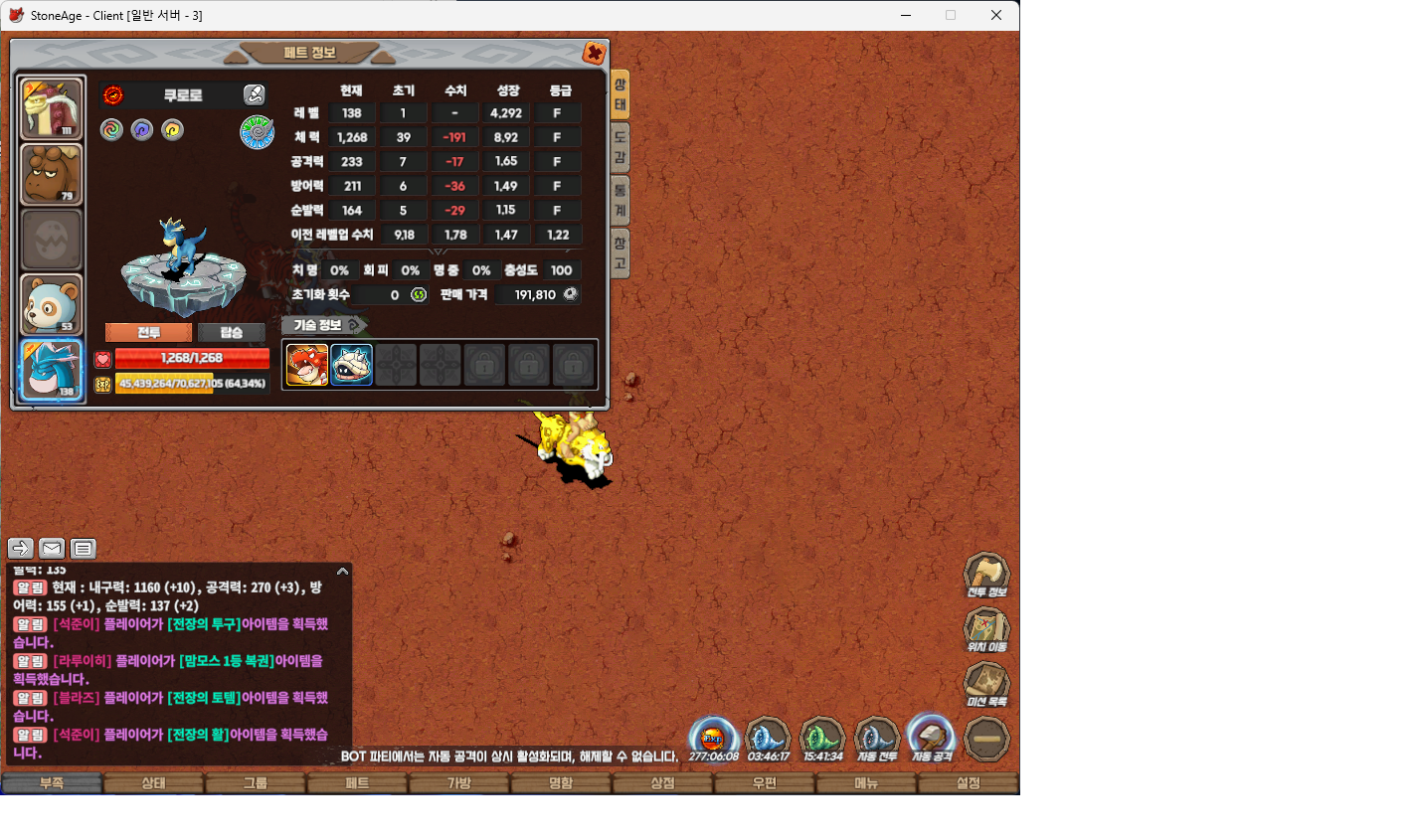1417x840 pixels.
Task: Open the 위치 이동 map icon
Action: pos(986,630)
